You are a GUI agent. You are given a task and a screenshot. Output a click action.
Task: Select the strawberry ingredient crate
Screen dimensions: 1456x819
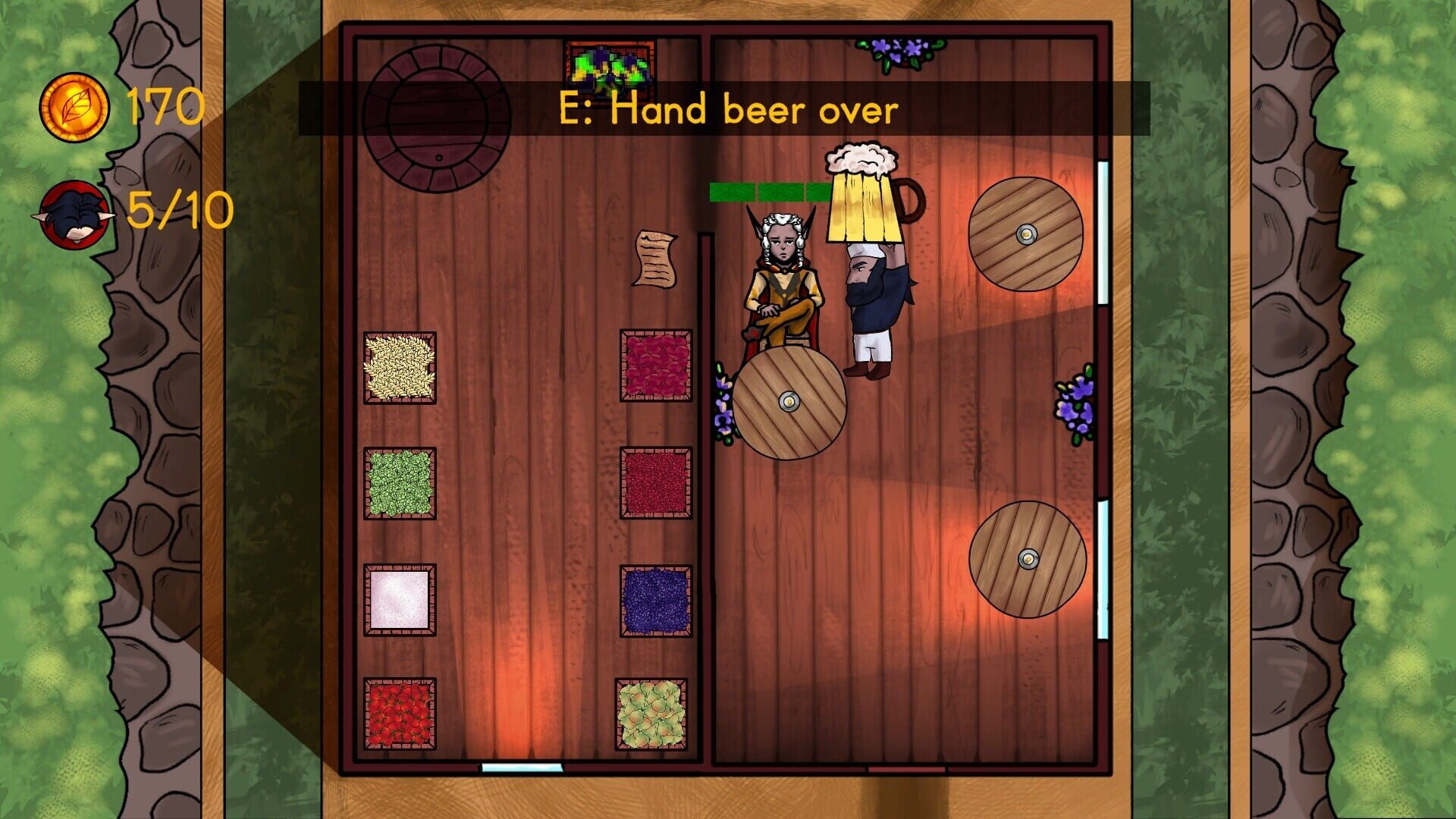pyautogui.click(x=400, y=717)
